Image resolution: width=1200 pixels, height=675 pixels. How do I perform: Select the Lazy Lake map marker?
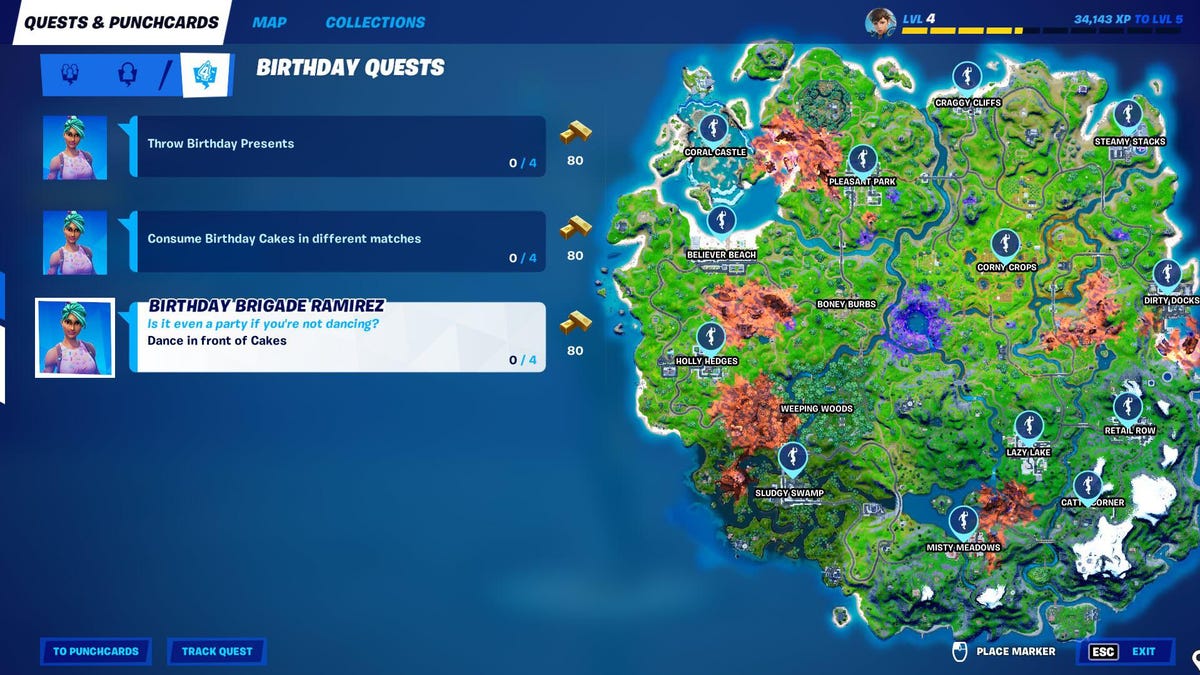coord(1028,427)
